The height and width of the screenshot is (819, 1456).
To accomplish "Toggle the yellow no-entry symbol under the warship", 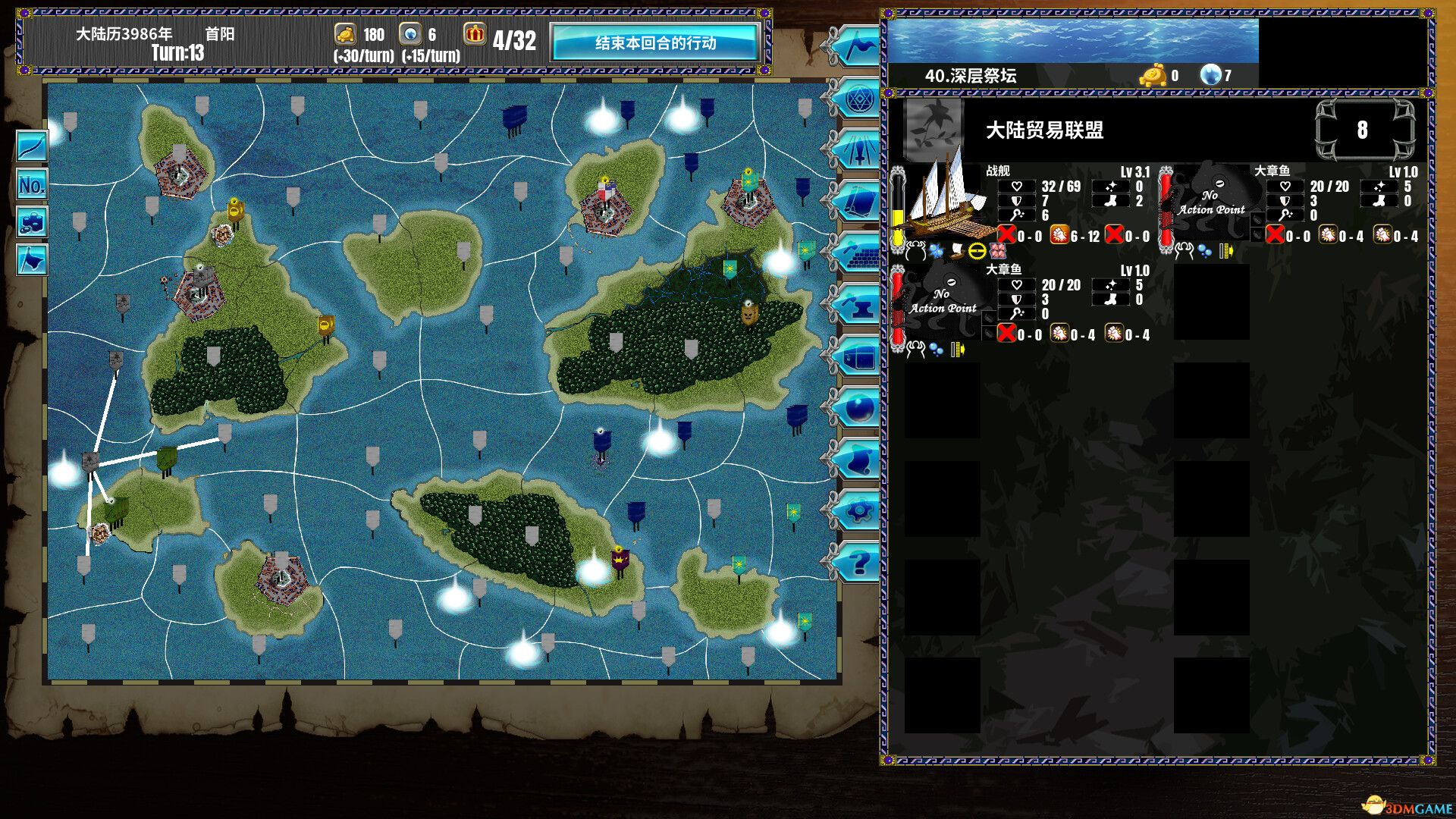I will pos(977,252).
